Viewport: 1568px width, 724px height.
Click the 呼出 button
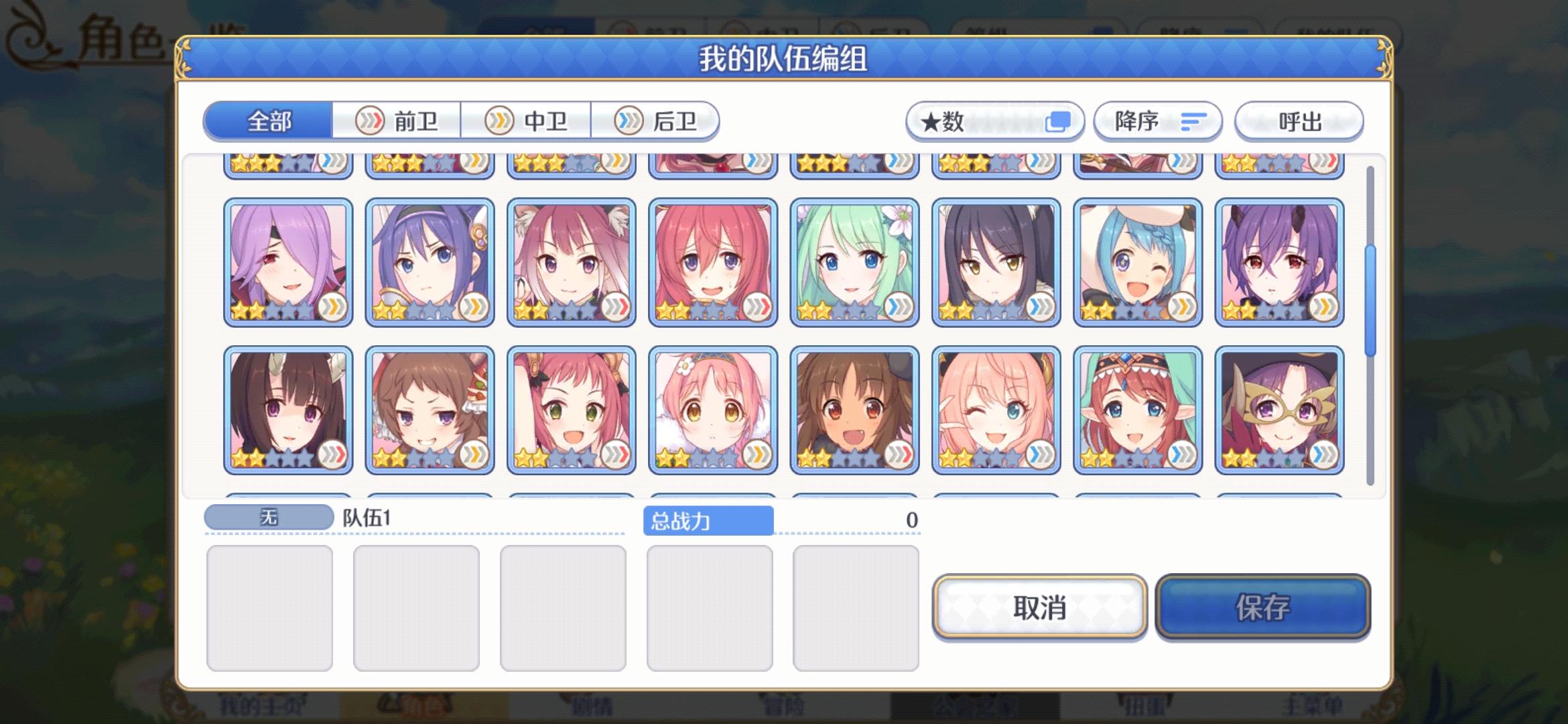[1299, 121]
